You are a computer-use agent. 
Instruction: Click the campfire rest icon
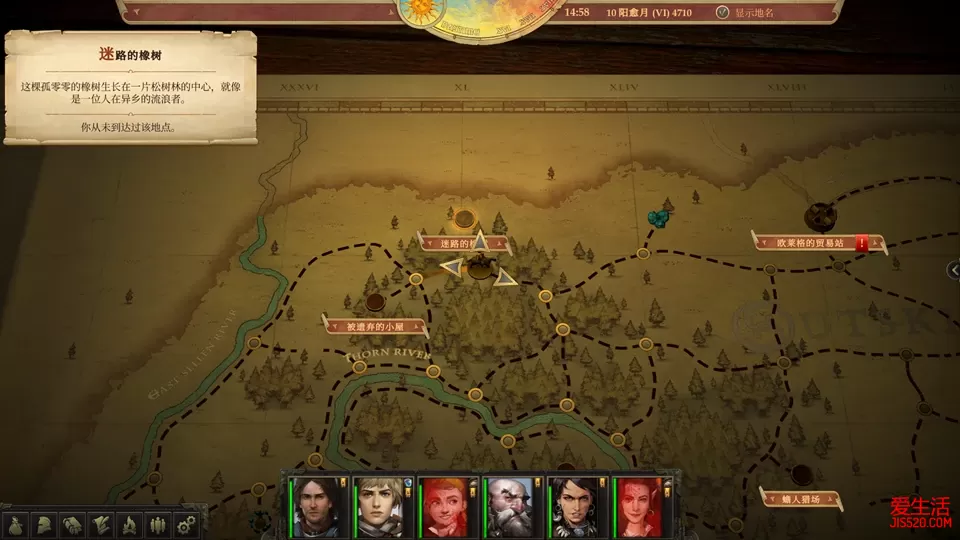(x=129, y=523)
